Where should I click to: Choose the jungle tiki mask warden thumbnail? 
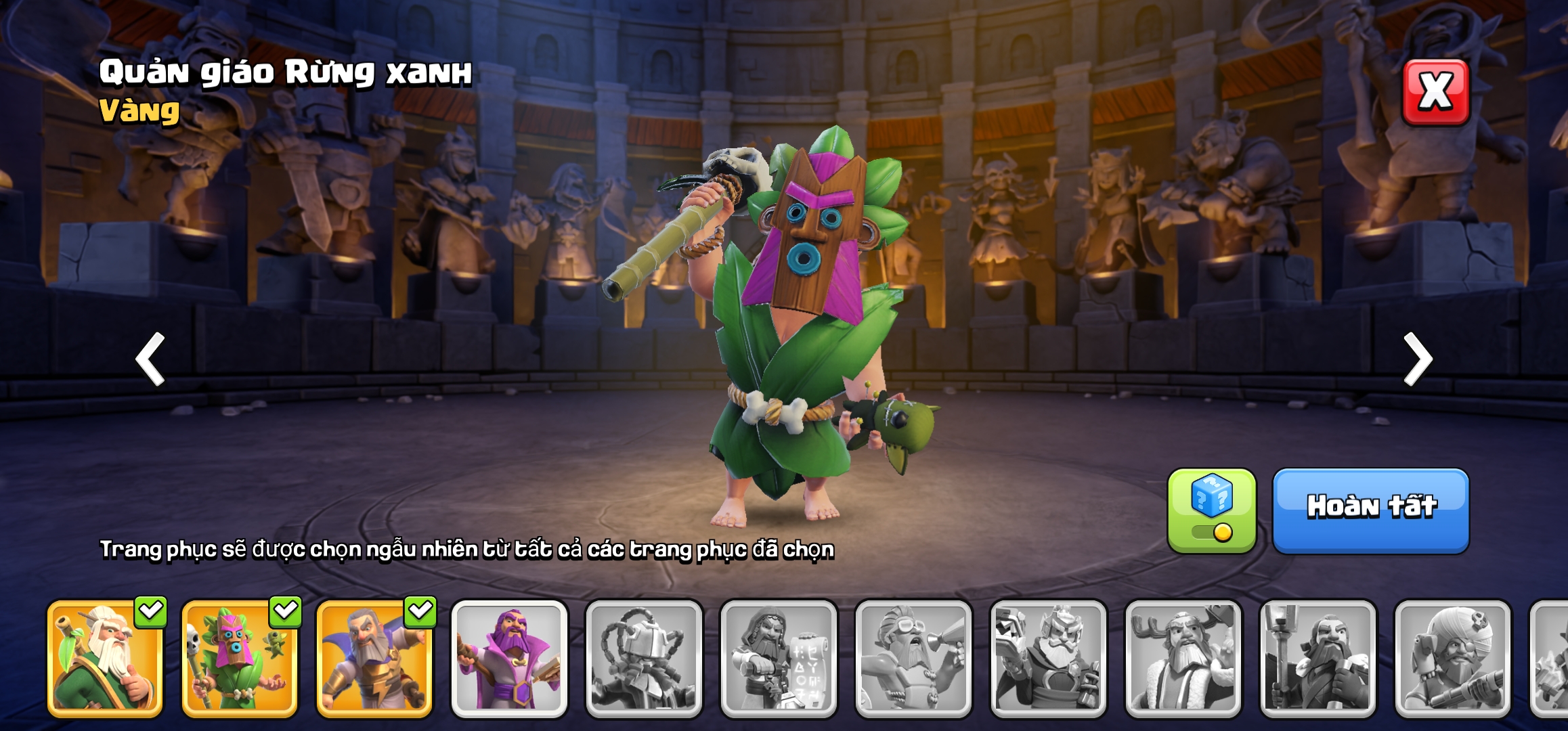[x=240, y=658]
